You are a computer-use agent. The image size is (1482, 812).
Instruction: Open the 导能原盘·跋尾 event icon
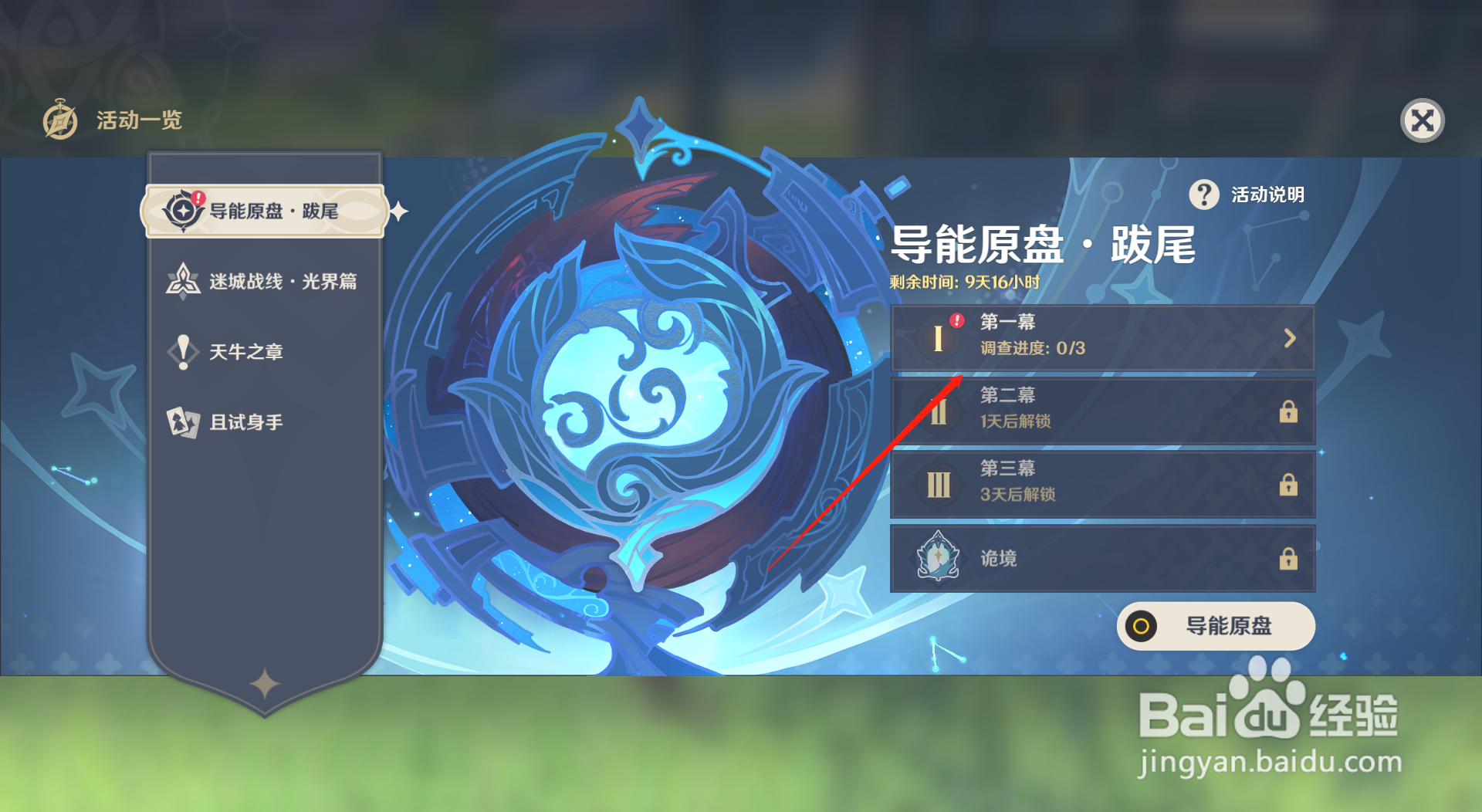pyautogui.click(x=182, y=208)
